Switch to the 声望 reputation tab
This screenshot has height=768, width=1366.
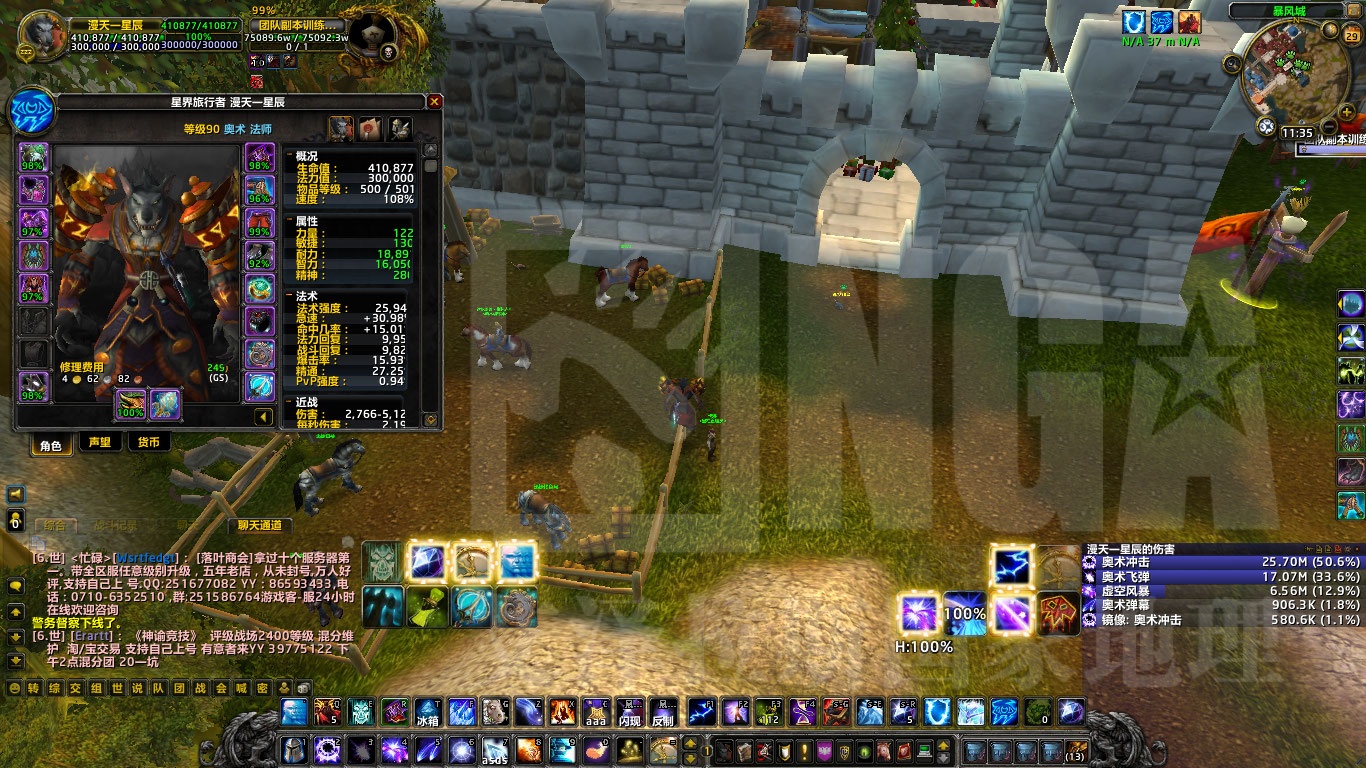pos(100,443)
